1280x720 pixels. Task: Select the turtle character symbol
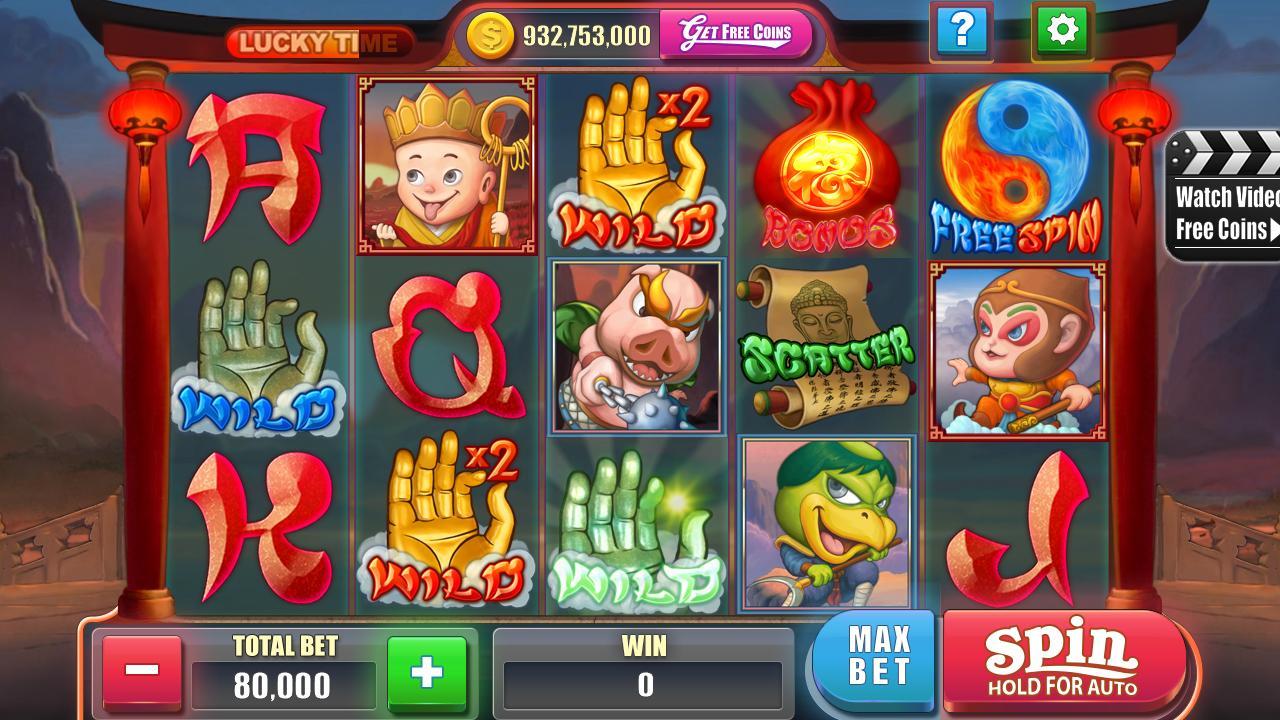click(x=830, y=530)
